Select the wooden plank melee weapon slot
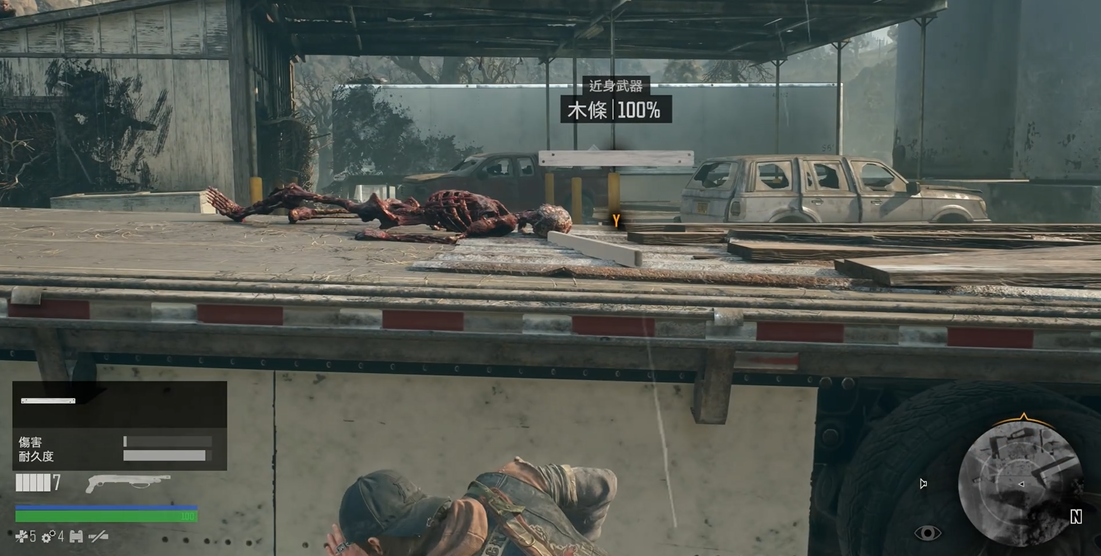This screenshot has height=556, width=1101. (48, 401)
